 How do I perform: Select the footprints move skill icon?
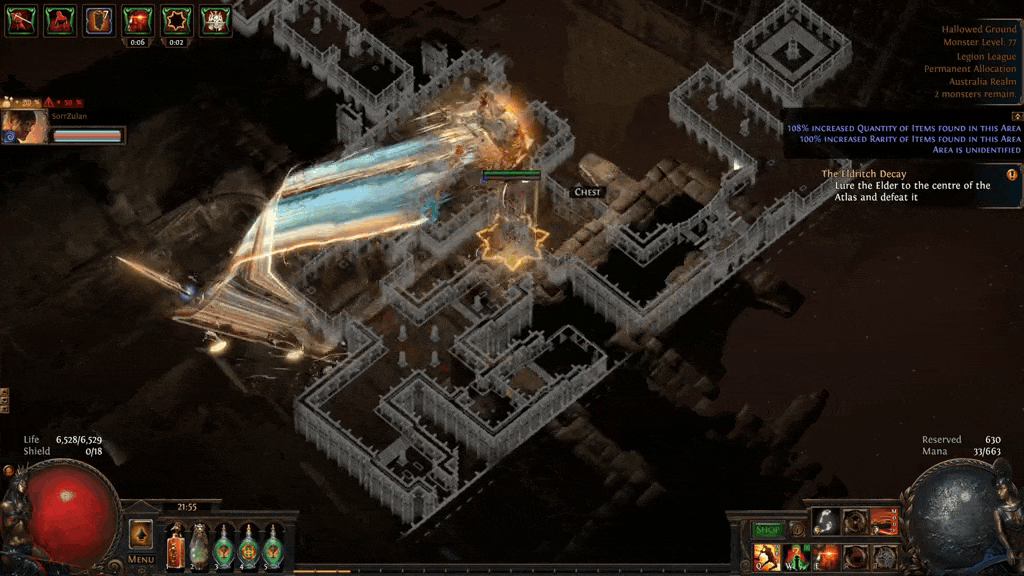[x=826, y=522]
